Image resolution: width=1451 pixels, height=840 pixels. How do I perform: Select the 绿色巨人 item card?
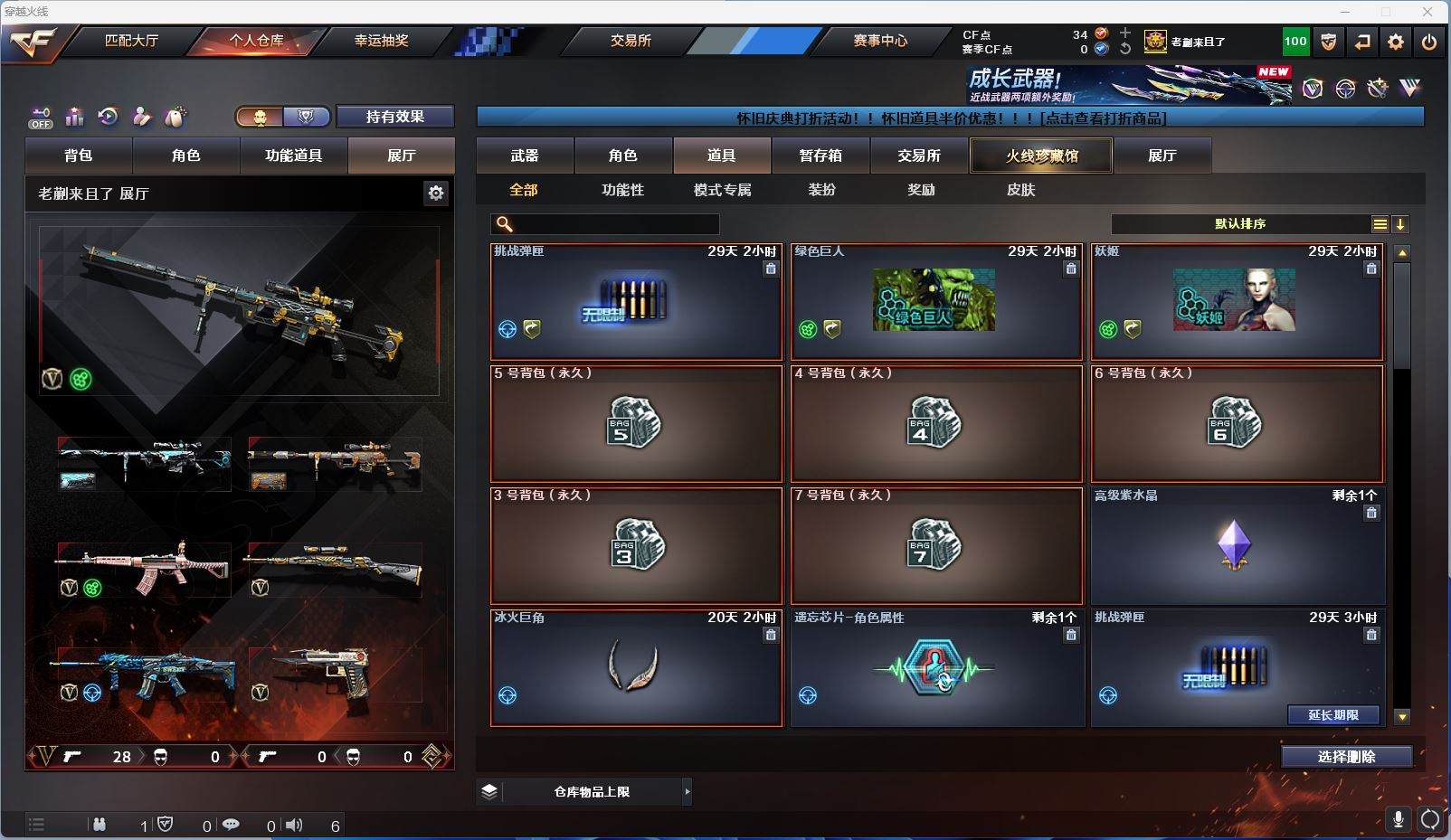pyautogui.click(x=936, y=301)
